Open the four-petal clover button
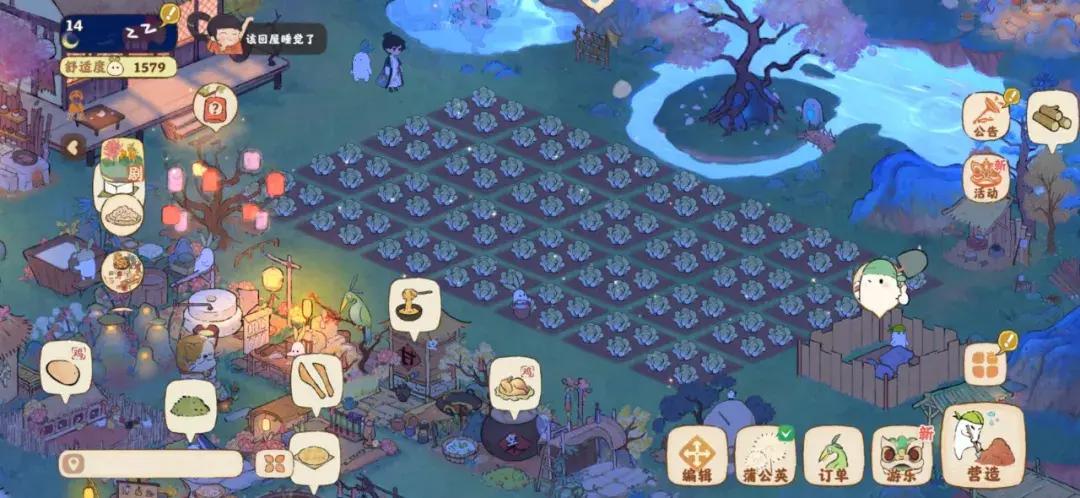 tap(272, 464)
